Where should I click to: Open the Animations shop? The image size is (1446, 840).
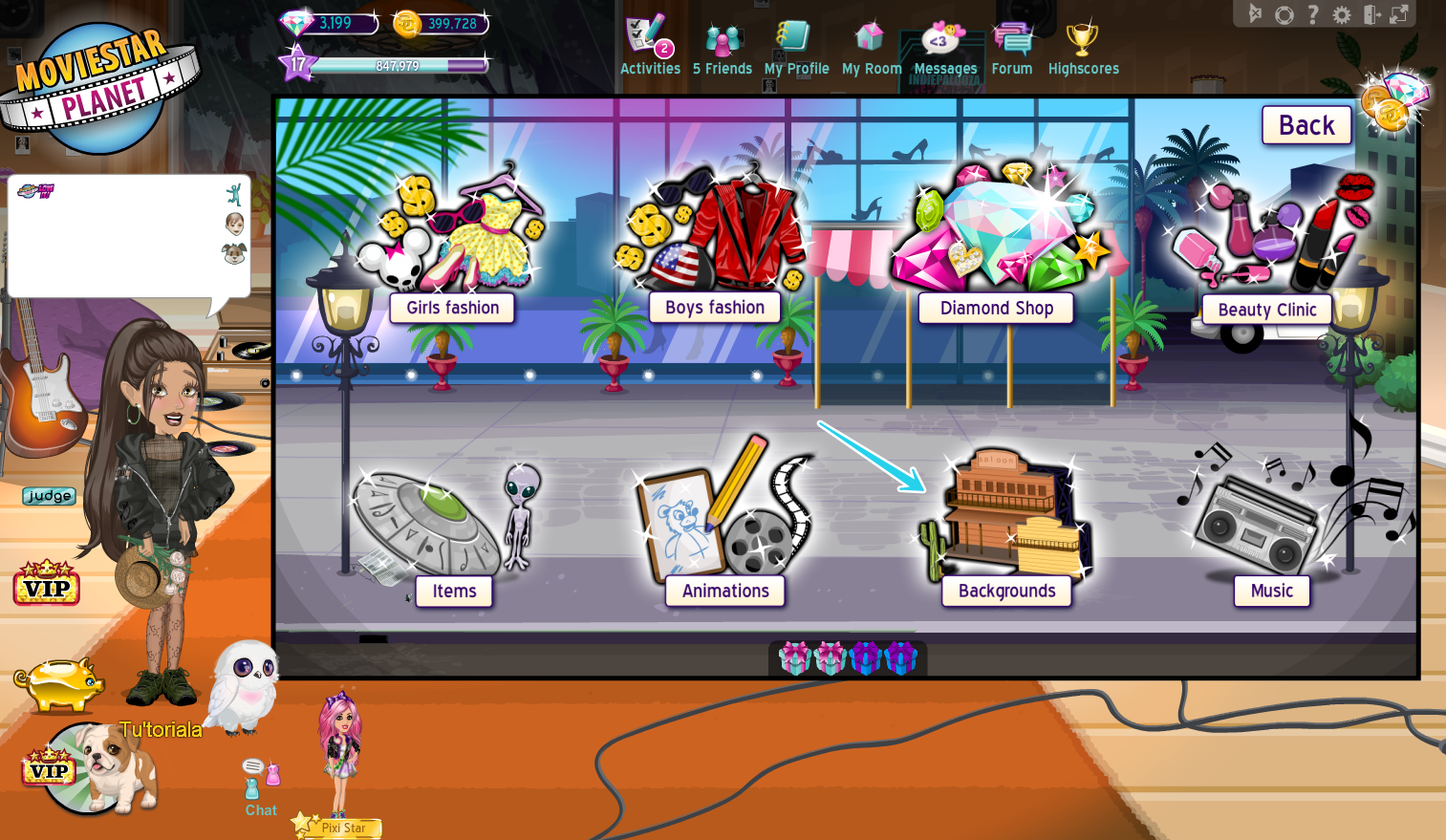(724, 591)
